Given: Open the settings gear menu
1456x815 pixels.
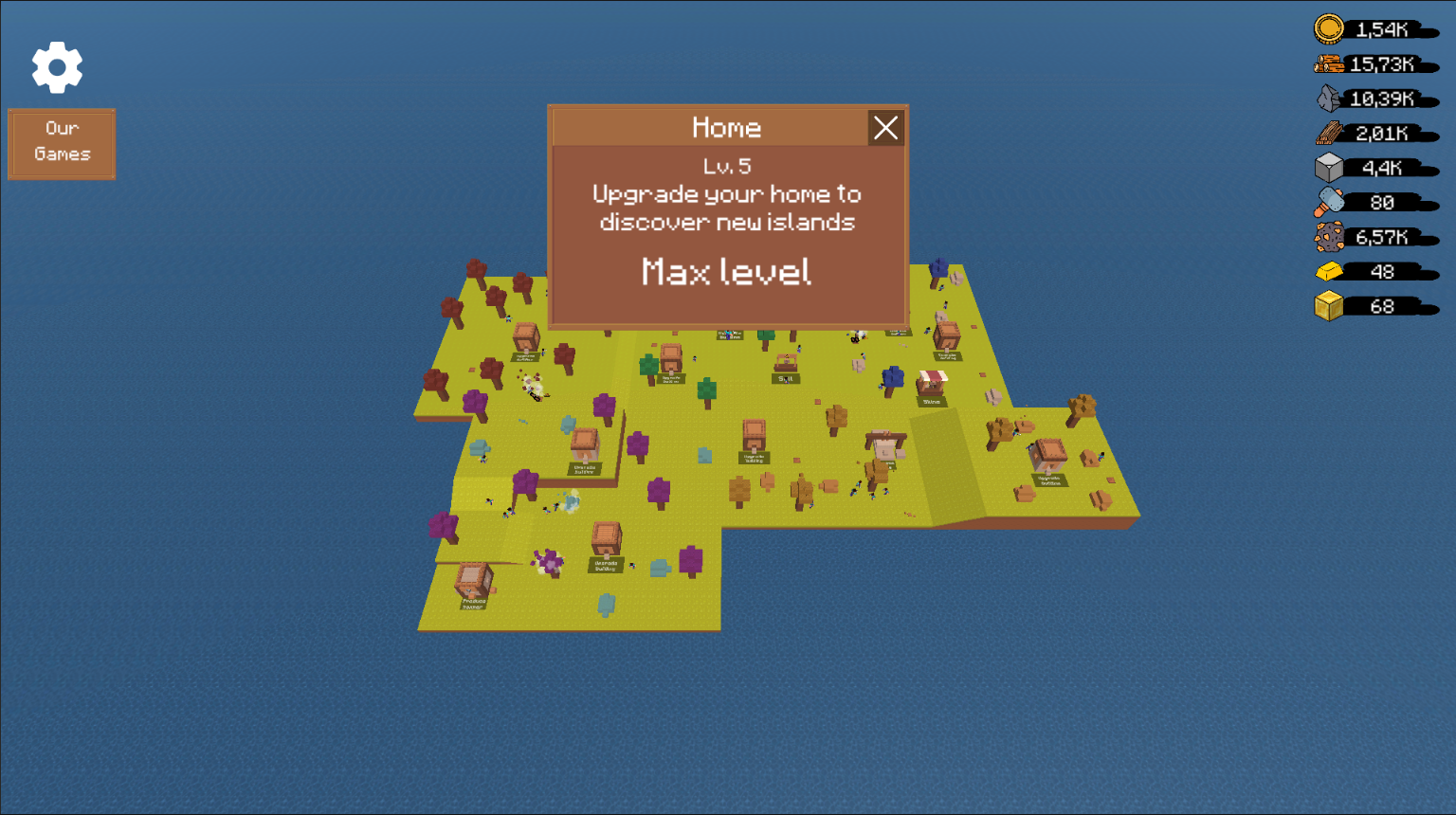Looking at the screenshot, I should (58, 66).
